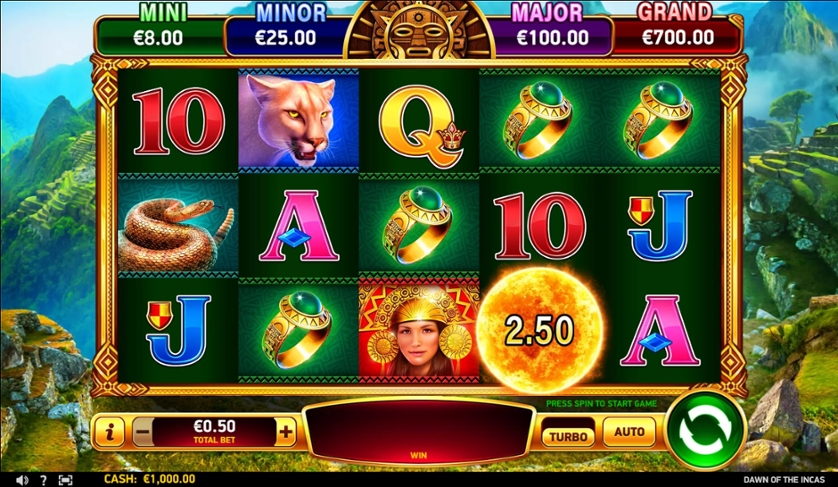
Task: Open help via the question mark icon
Action: pos(43,480)
